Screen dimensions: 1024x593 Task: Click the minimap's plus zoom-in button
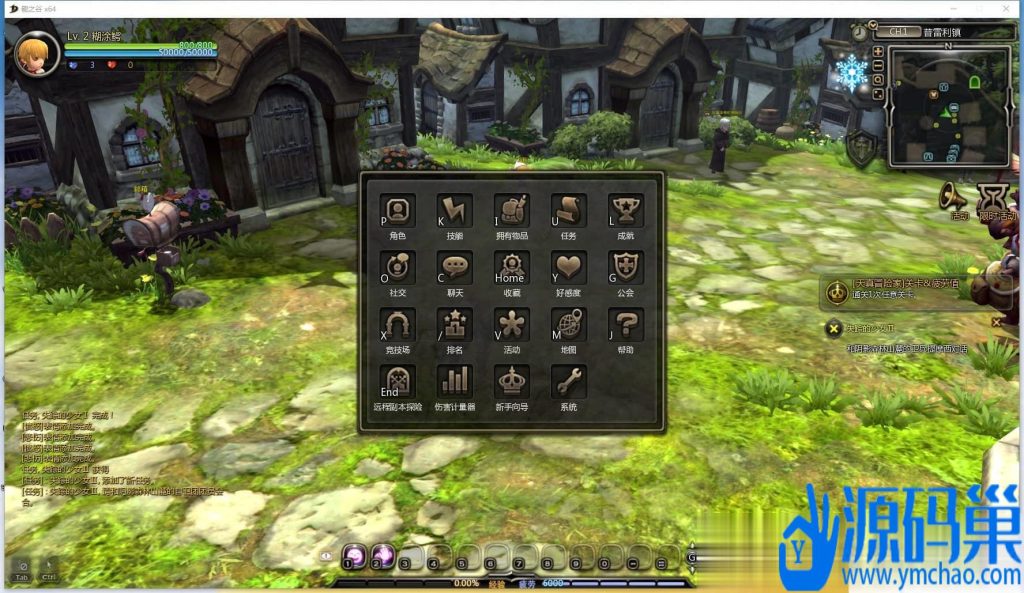click(x=878, y=52)
